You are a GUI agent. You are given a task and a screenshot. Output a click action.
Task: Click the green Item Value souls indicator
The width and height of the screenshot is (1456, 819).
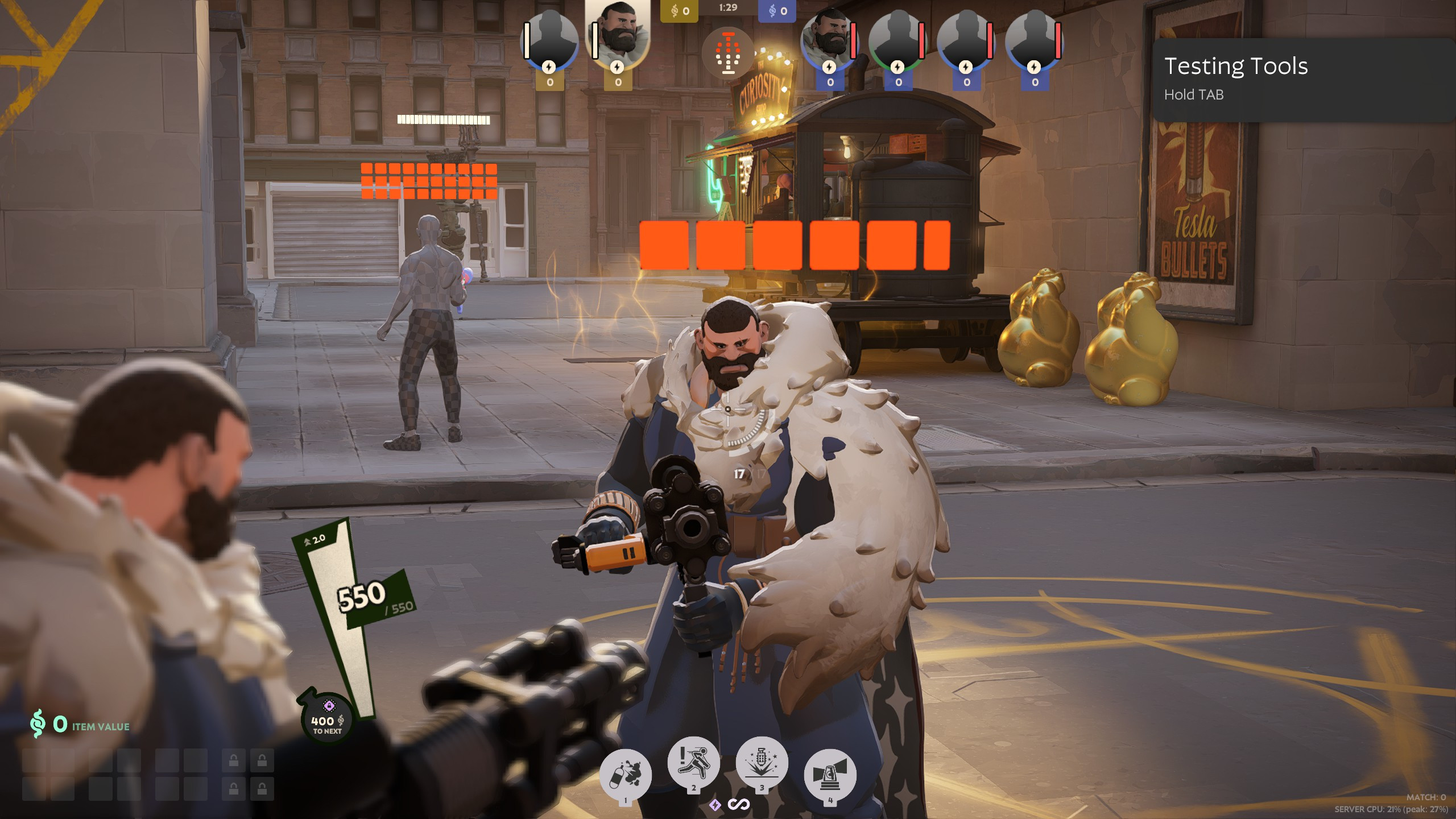click(x=80, y=724)
